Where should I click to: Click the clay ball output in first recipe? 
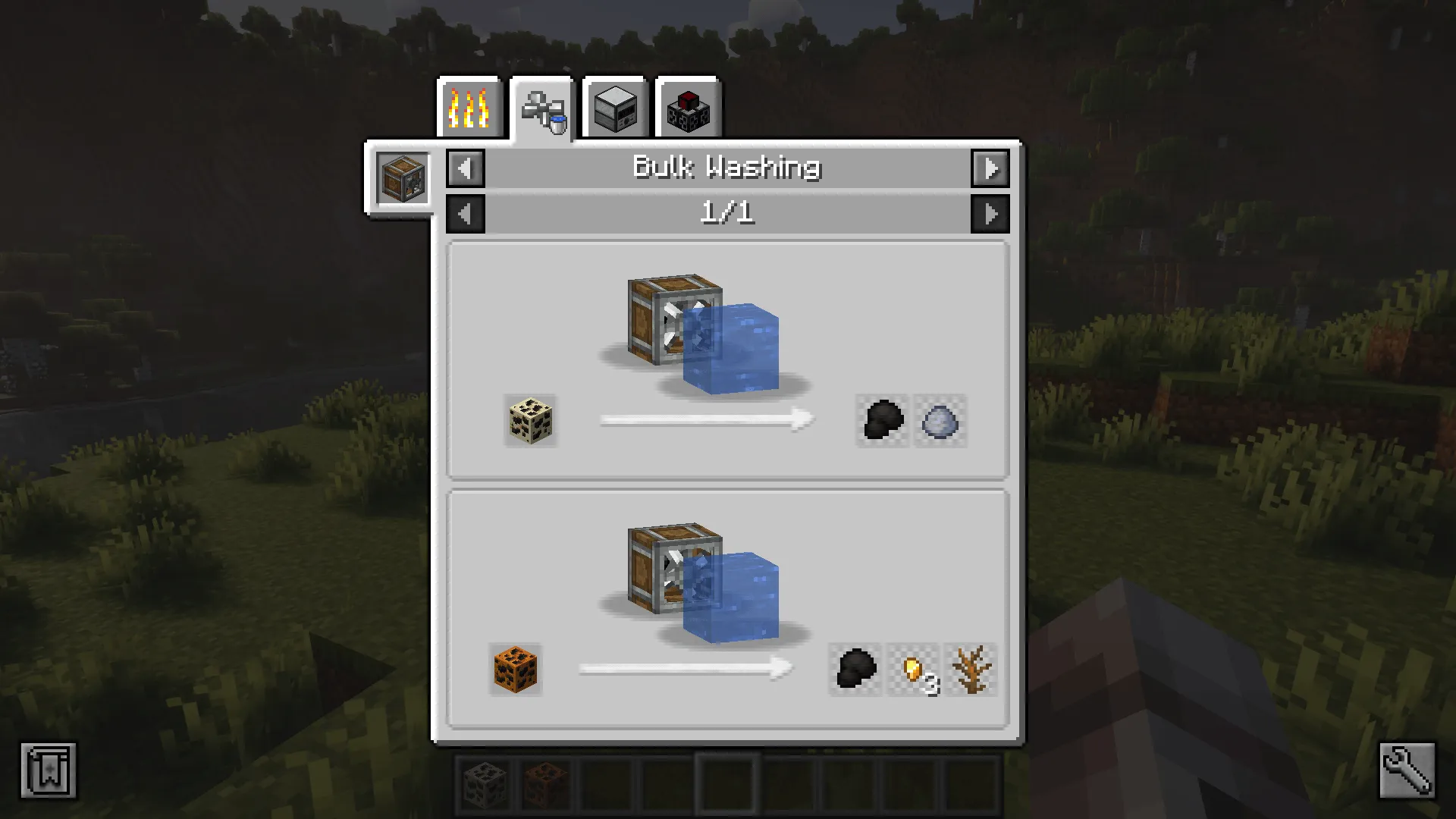(x=940, y=422)
